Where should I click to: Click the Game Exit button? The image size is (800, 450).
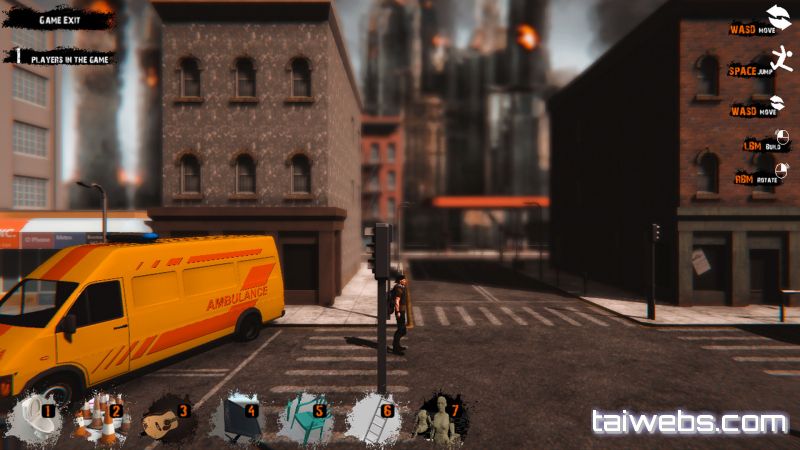click(61, 20)
